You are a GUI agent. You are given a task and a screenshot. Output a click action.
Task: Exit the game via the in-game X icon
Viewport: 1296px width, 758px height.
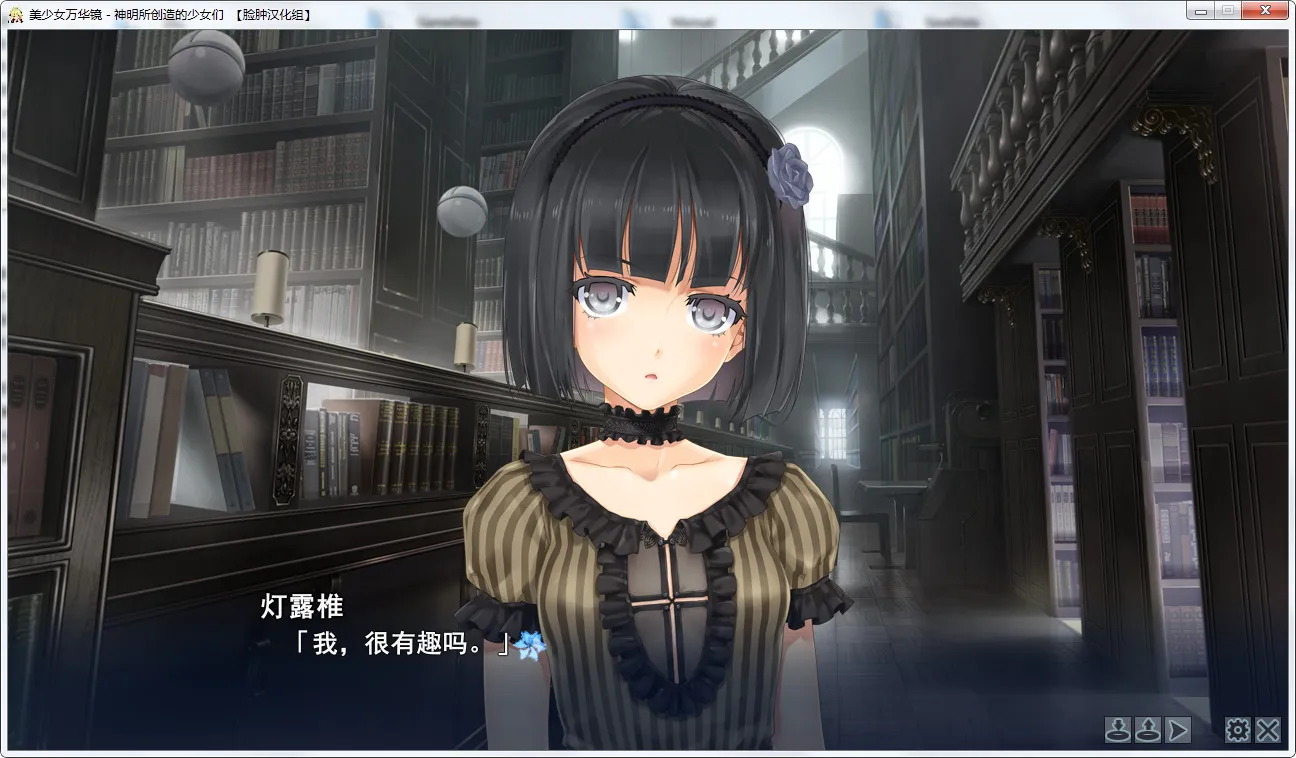click(1267, 730)
